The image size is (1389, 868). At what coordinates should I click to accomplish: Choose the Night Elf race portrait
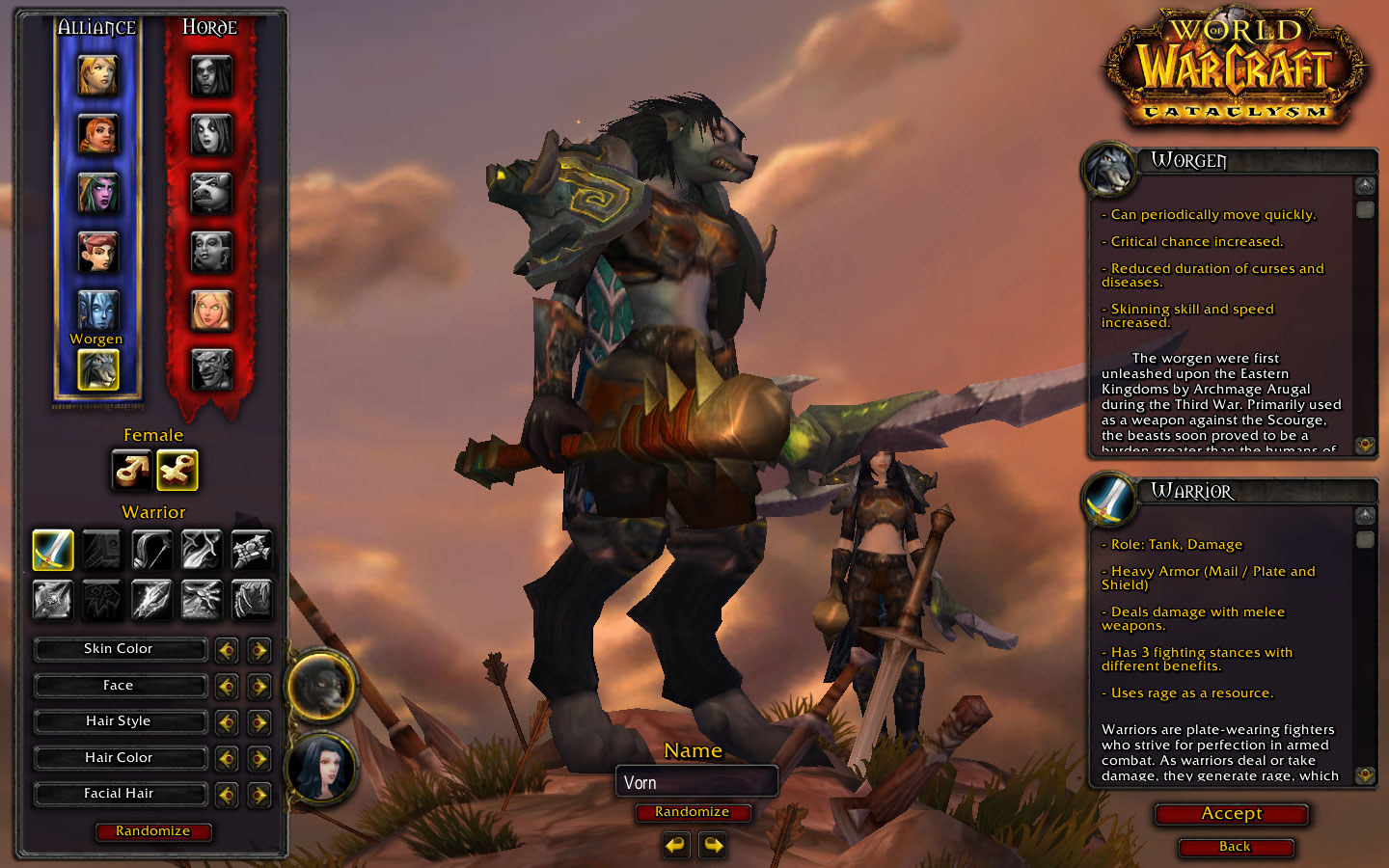point(97,193)
